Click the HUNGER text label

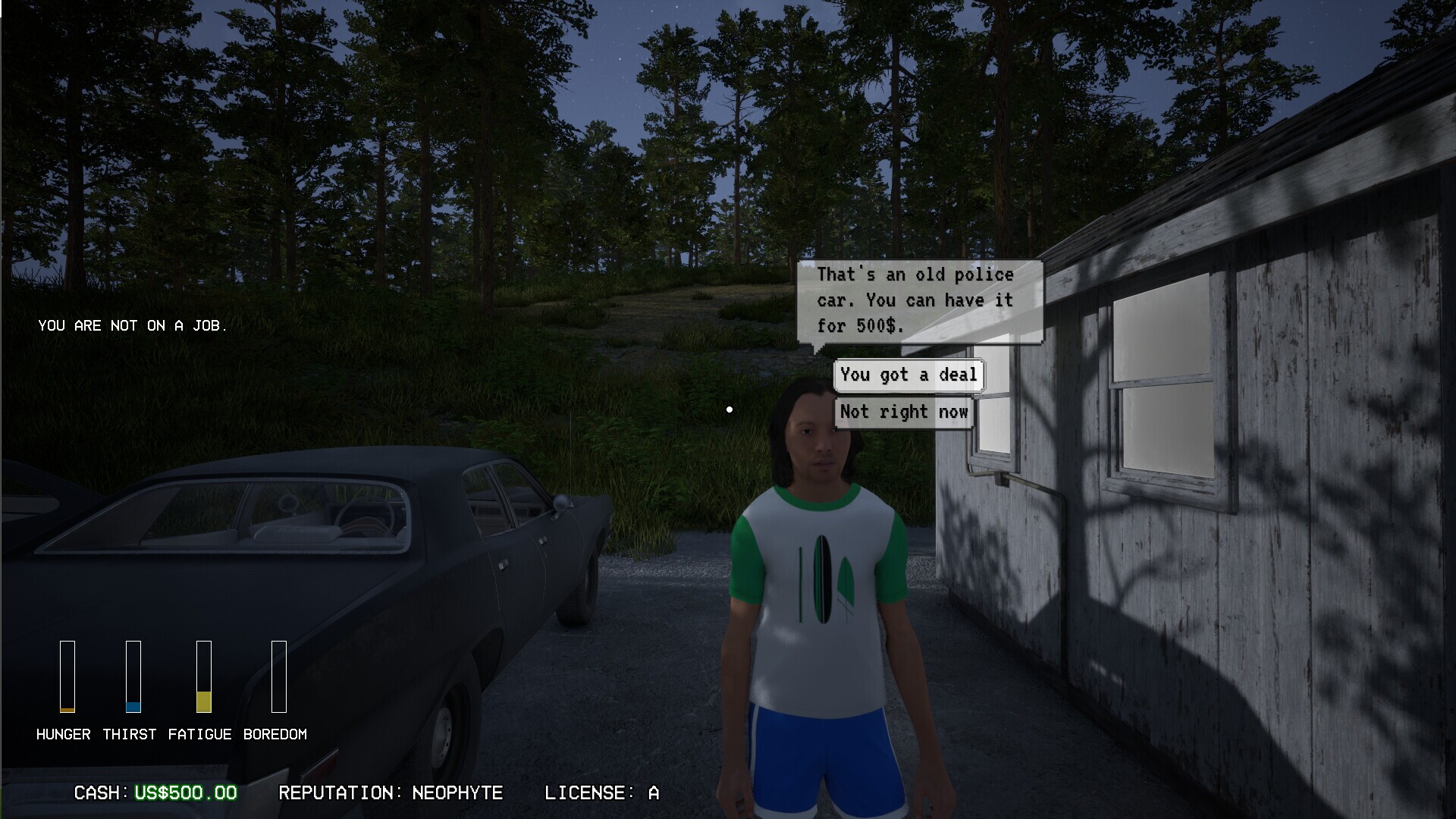pos(64,733)
